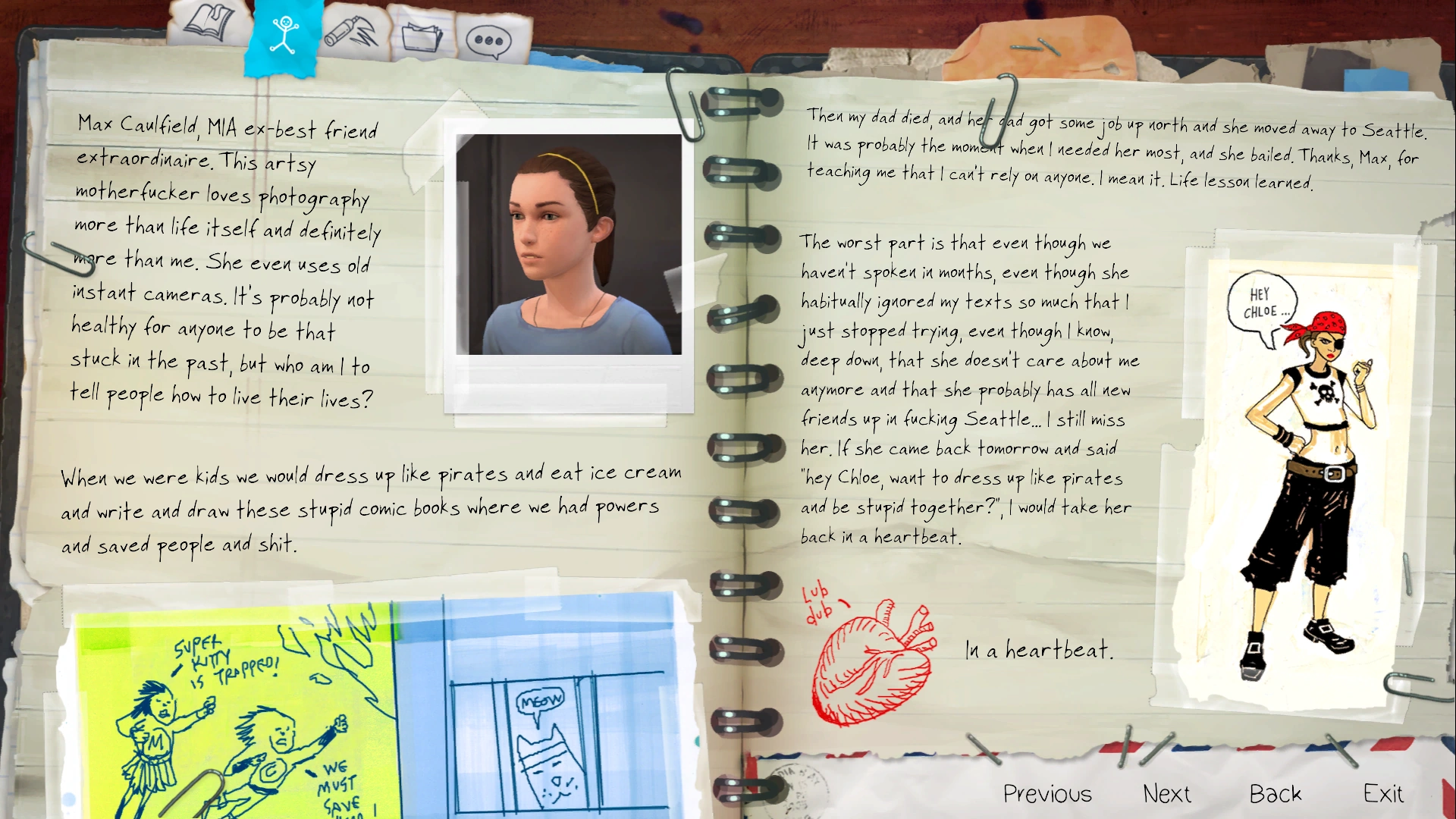The width and height of the screenshot is (1456, 819).
Task: Click Exit at the bottom right
Action: click(1382, 793)
